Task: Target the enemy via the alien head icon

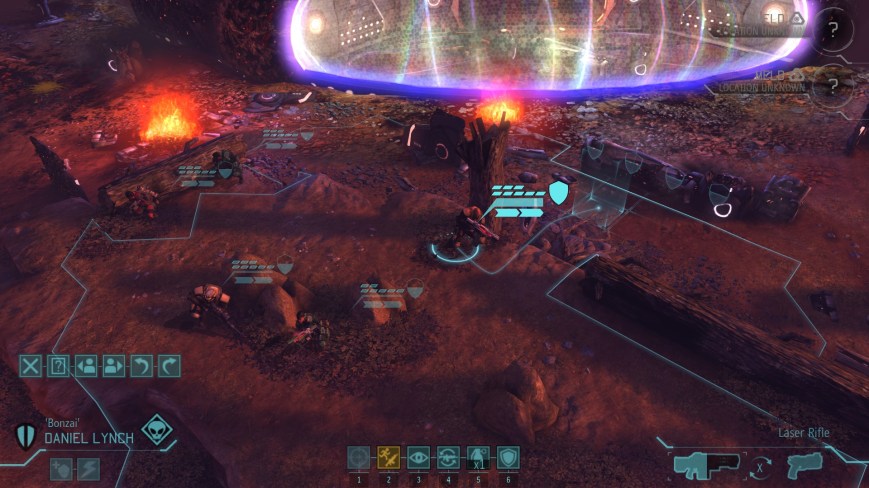Action: tap(156, 431)
